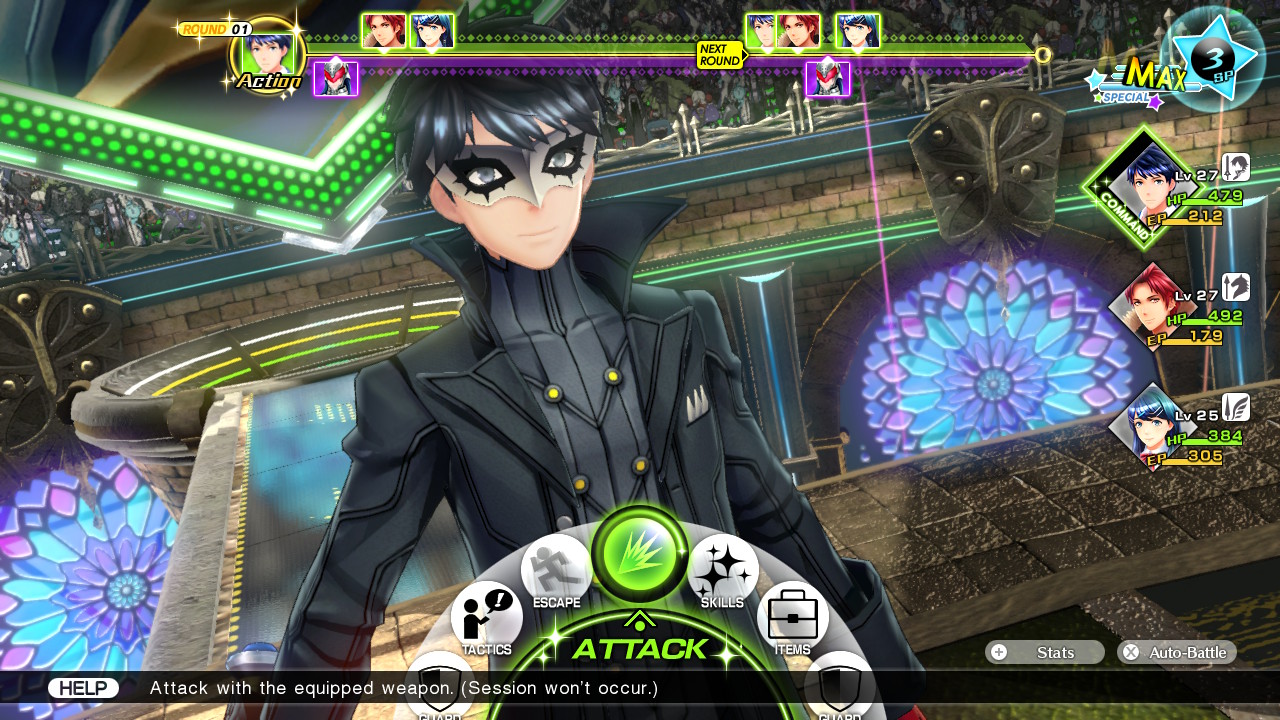Open the Tactics command
This screenshot has height=720, width=1280.
[x=487, y=615]
